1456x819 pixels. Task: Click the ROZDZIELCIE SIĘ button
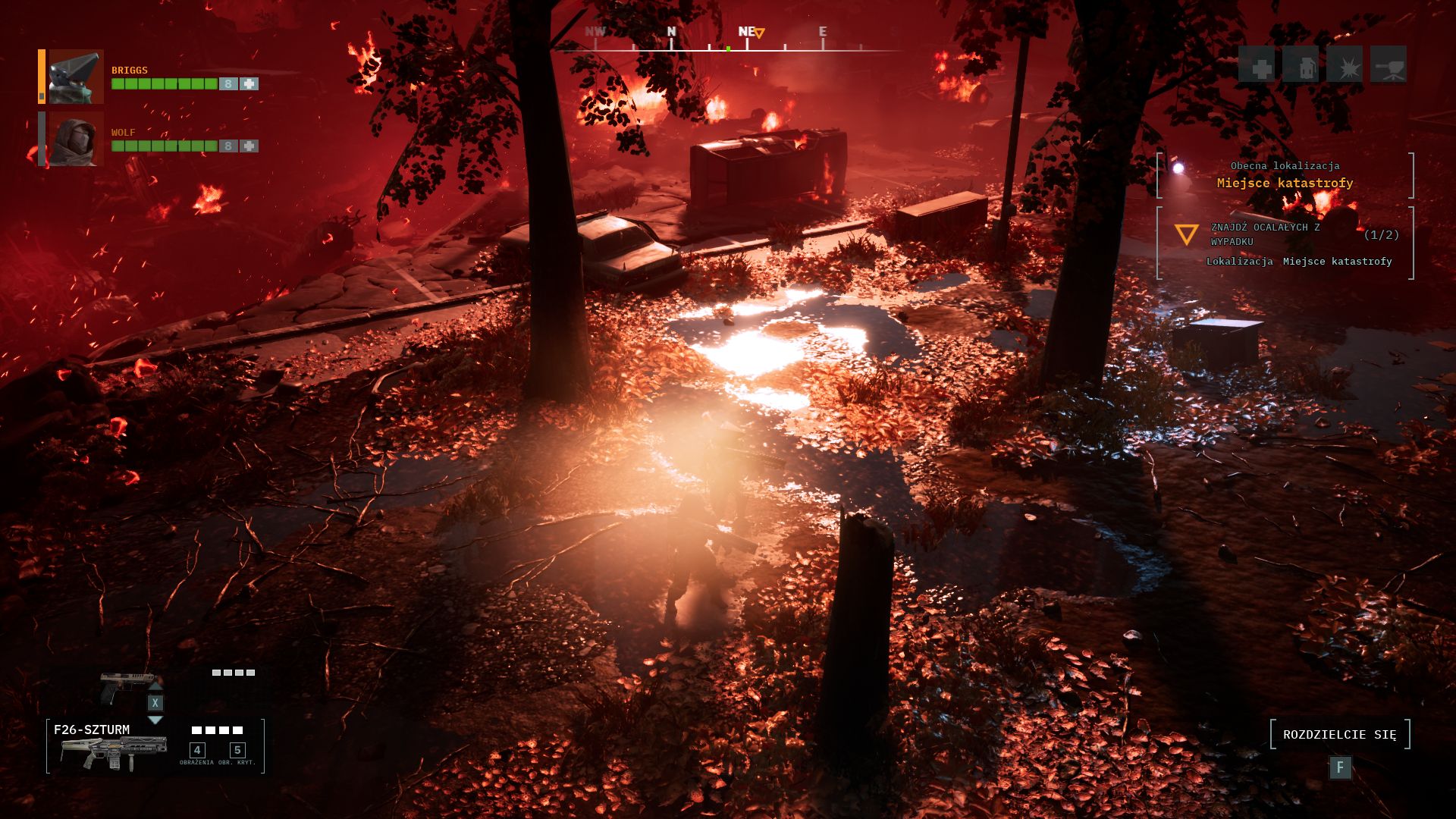pyautogui.click(x=1339, y=734)
